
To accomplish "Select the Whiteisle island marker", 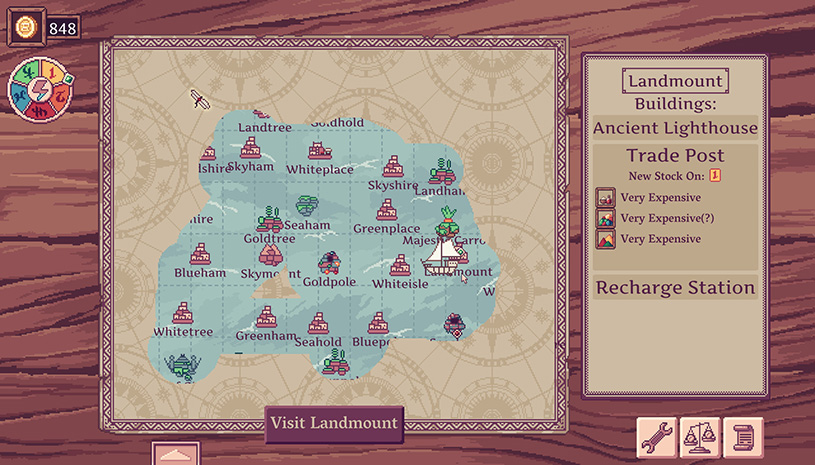I will (x=400, y=265).
